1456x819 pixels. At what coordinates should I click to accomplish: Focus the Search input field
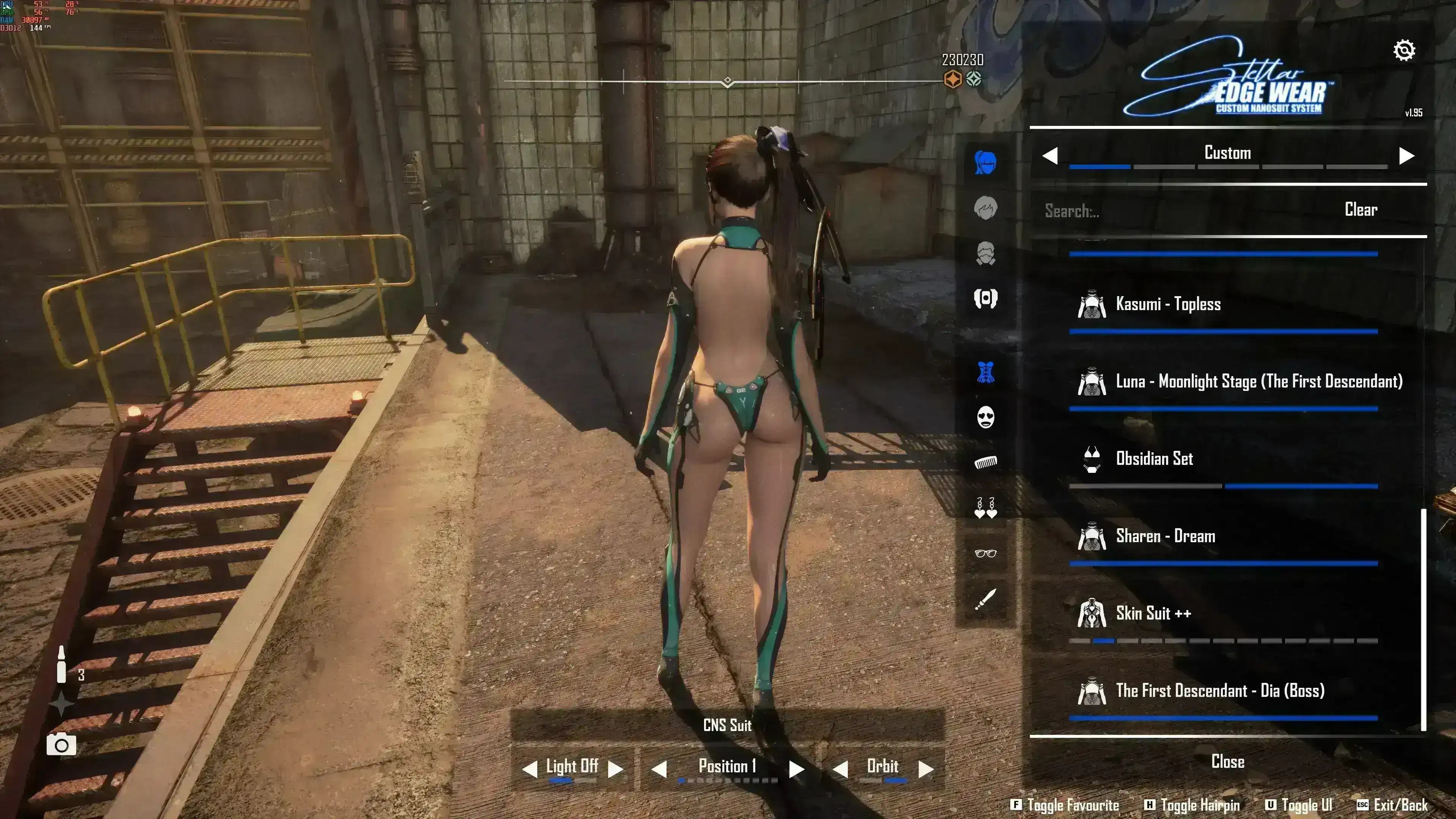tap(1176, 211)
